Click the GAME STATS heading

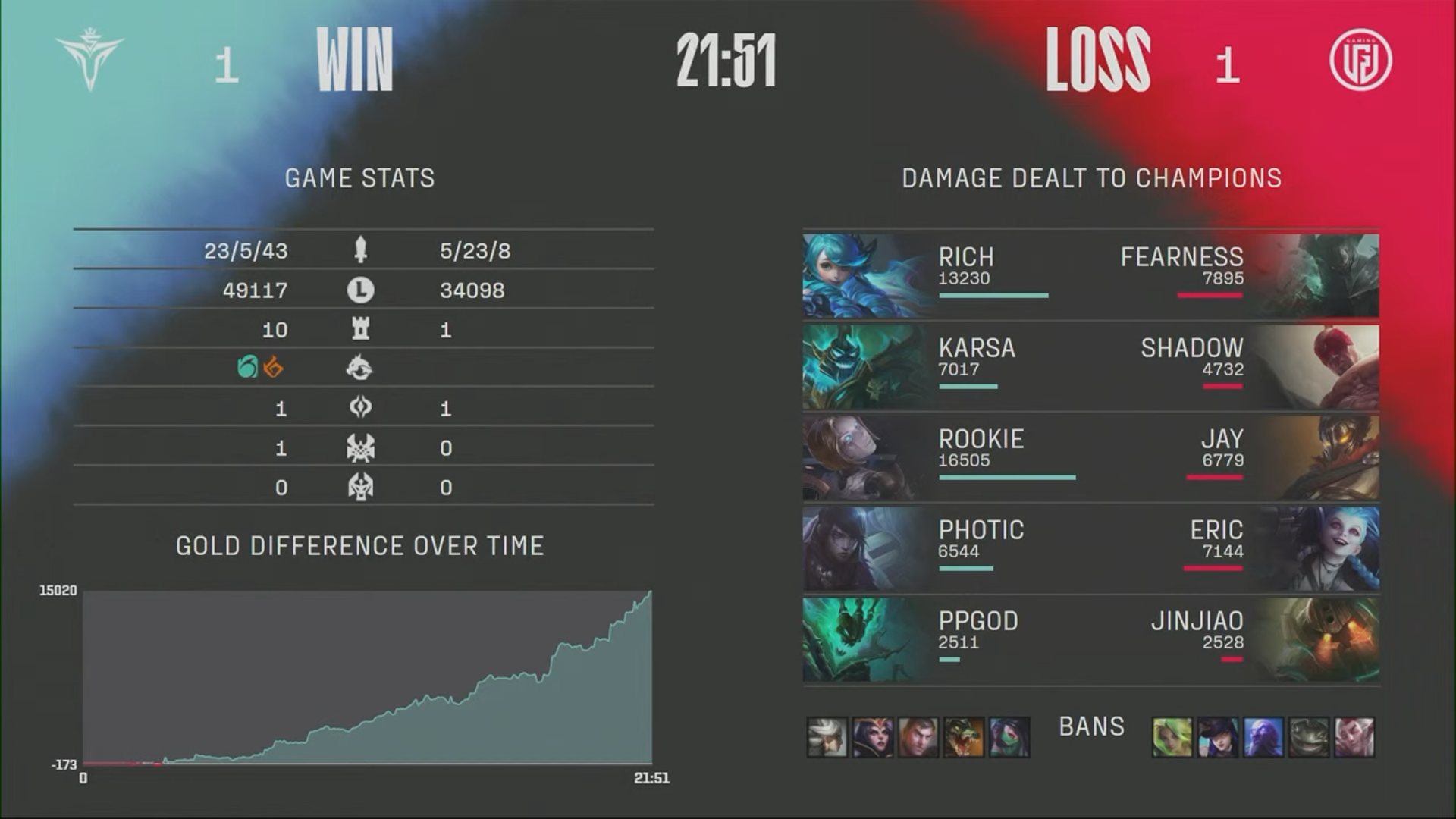tap(360, 178)
